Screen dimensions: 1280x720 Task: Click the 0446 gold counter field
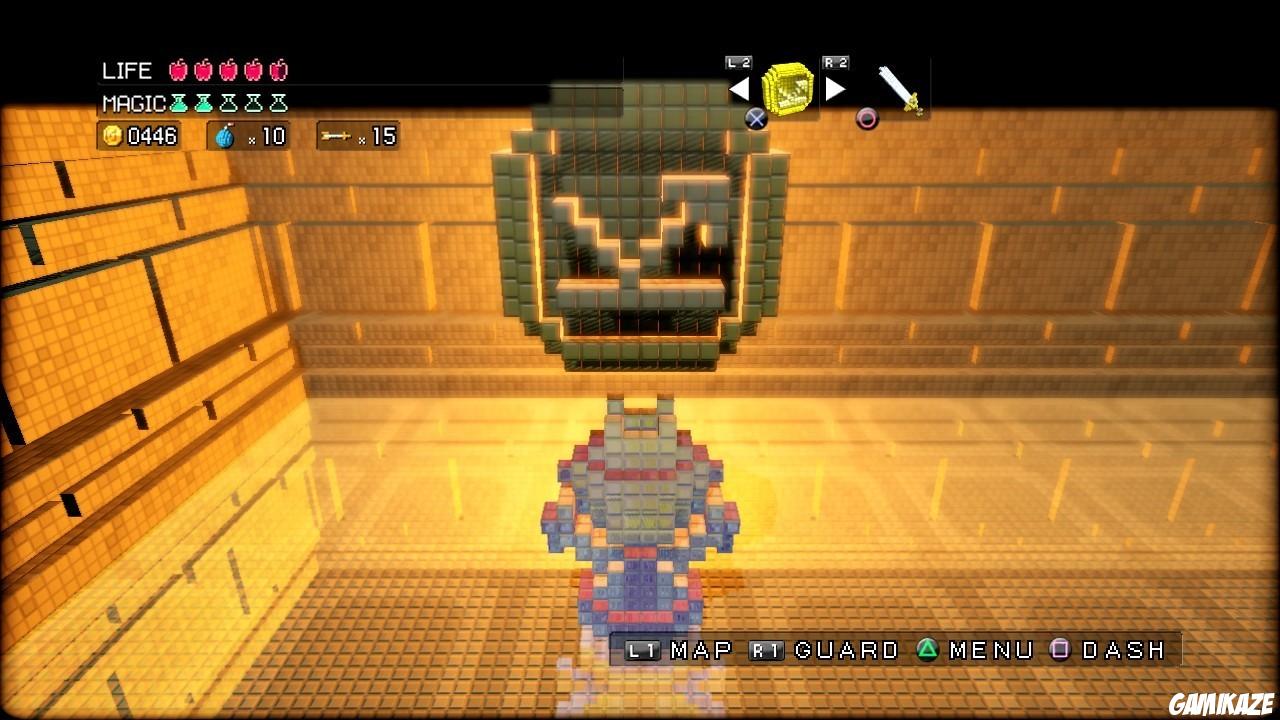[x=140, y=136]
